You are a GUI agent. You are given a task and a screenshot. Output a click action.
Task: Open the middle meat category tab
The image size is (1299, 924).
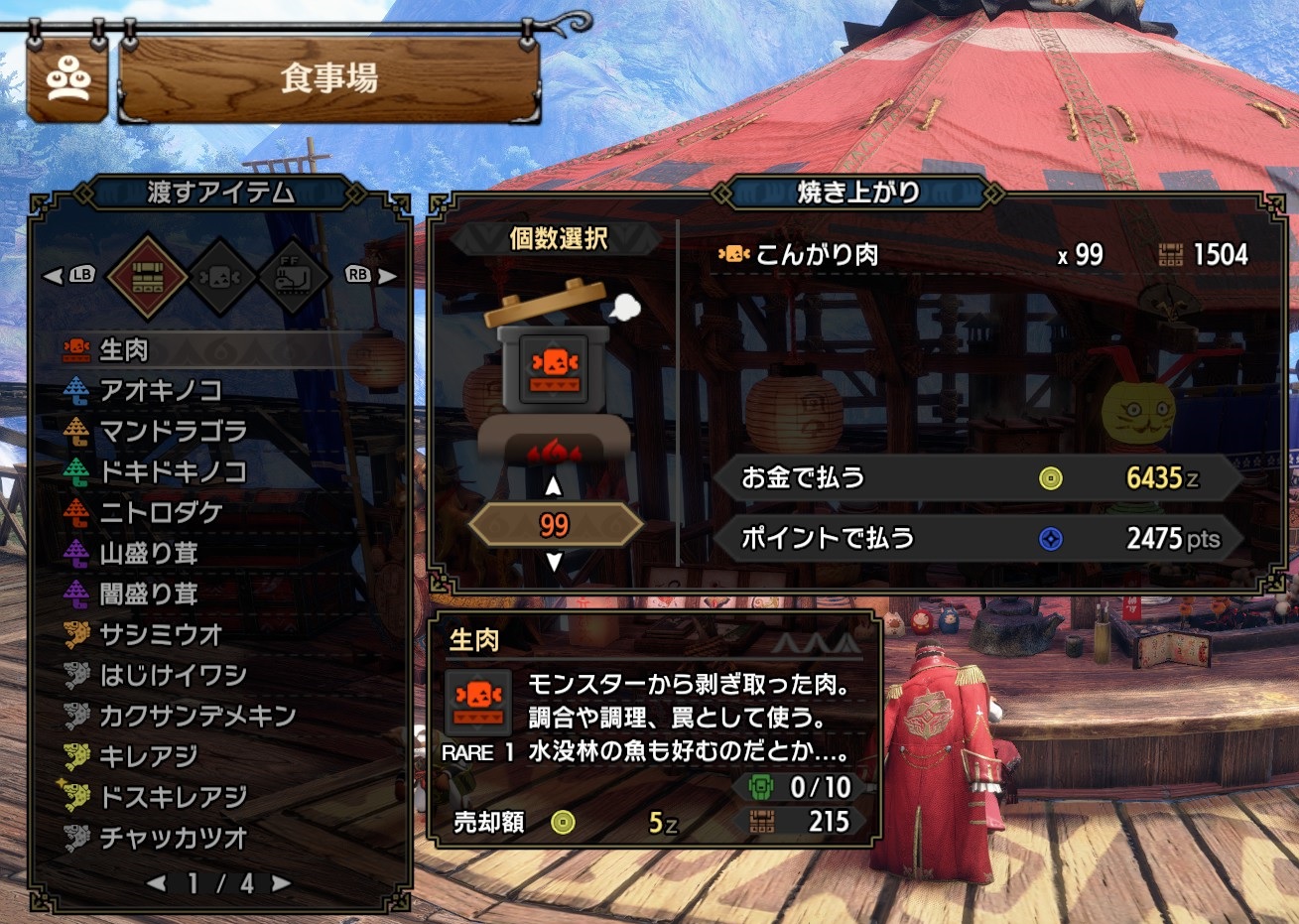[x=221, y=275]
